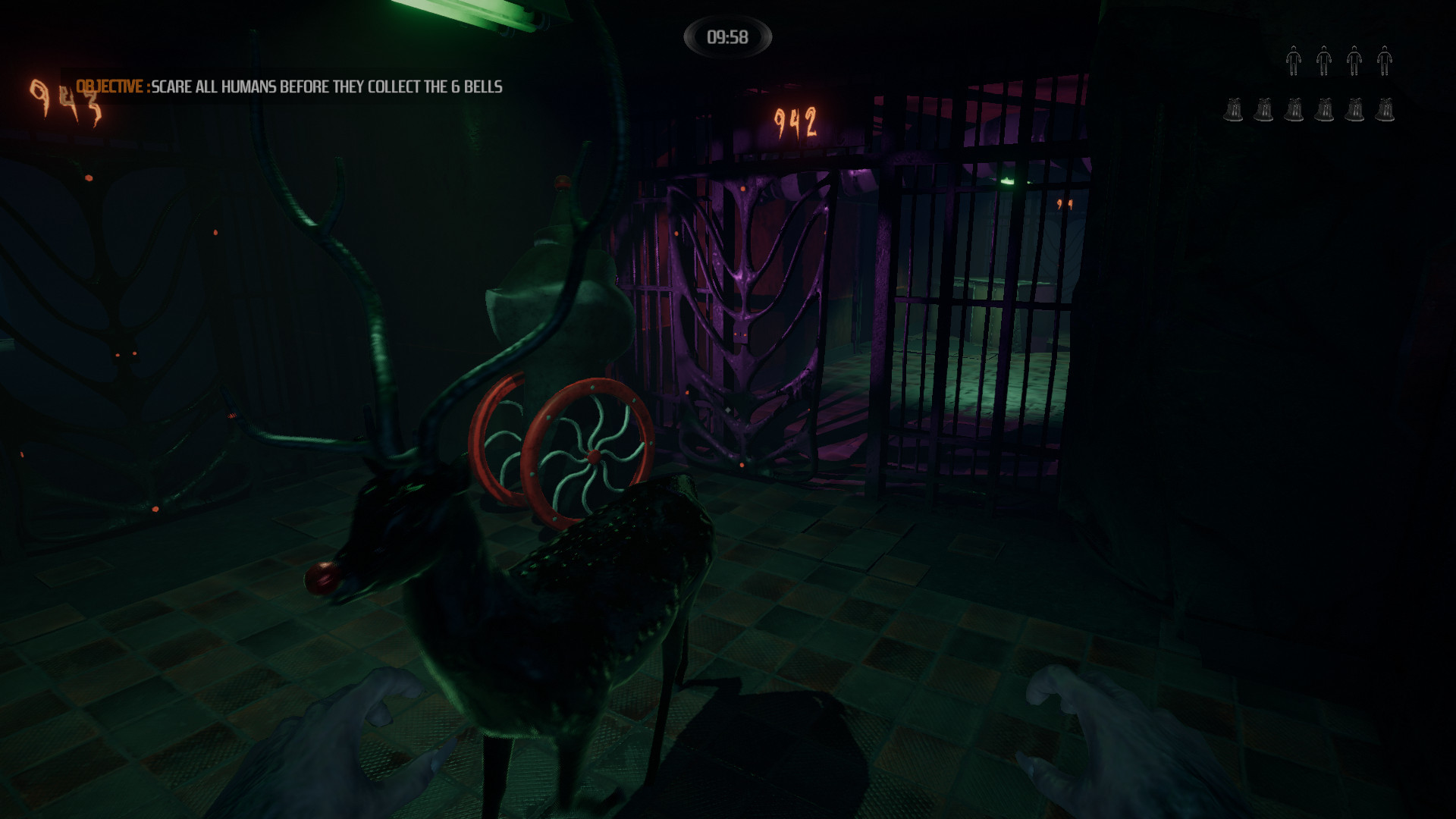Select the third human icon in the top-right

[x=1355, y=61]
